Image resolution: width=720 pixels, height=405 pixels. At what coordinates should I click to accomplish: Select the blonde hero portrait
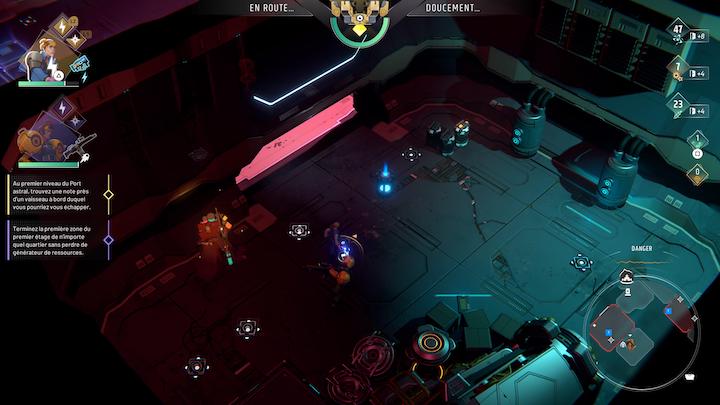tap(43, 56)
